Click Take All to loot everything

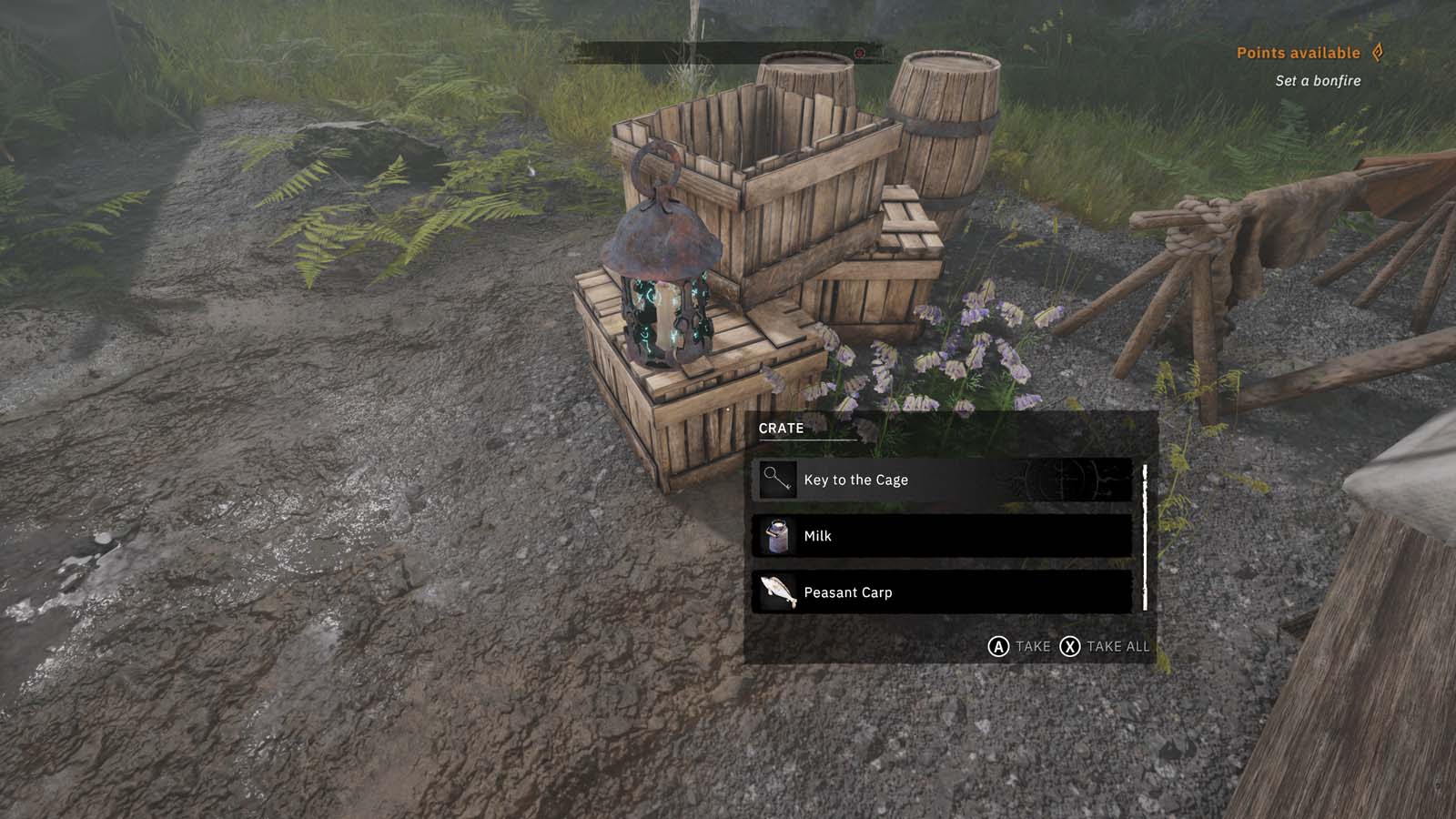click(1106, 646)
